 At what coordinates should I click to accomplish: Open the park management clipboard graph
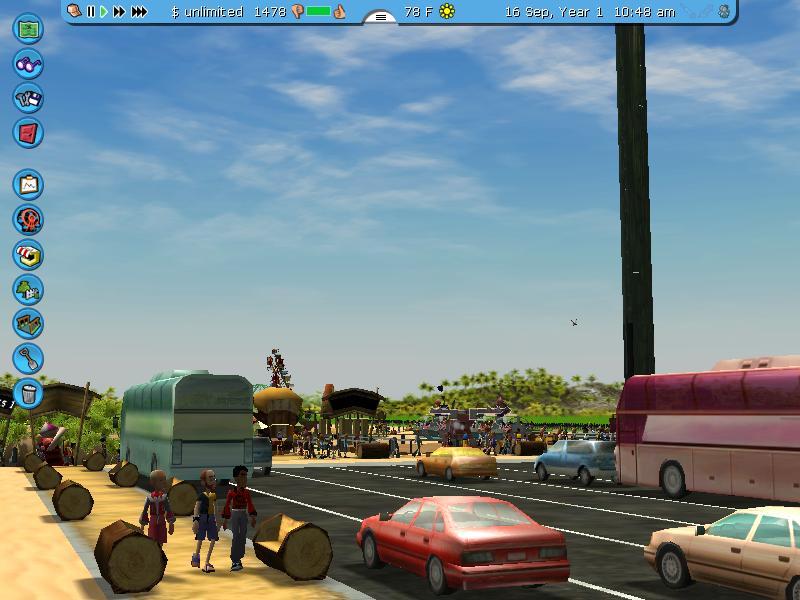28,184
